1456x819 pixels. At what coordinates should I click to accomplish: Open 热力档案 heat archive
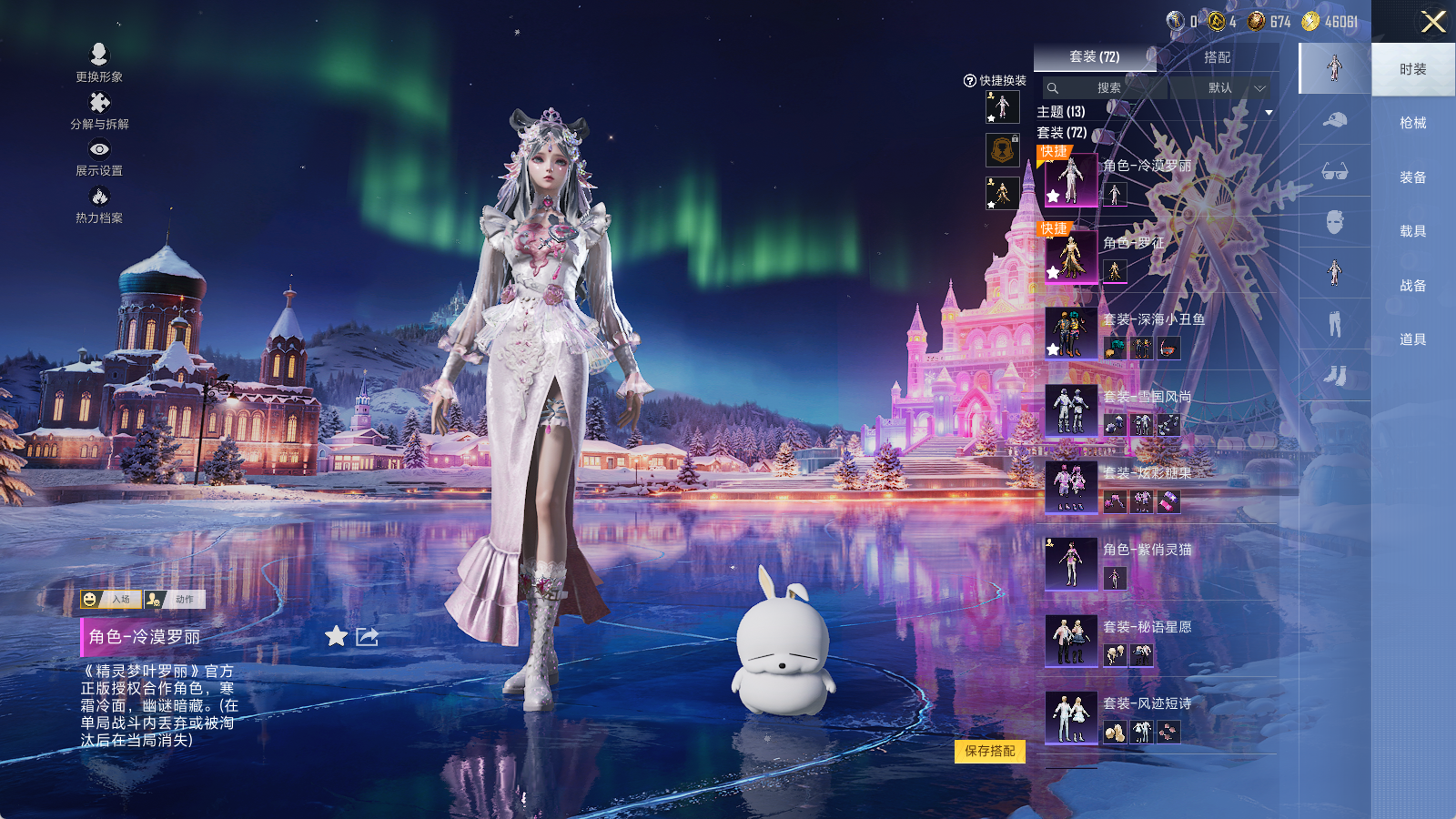[x=99, y=204]
